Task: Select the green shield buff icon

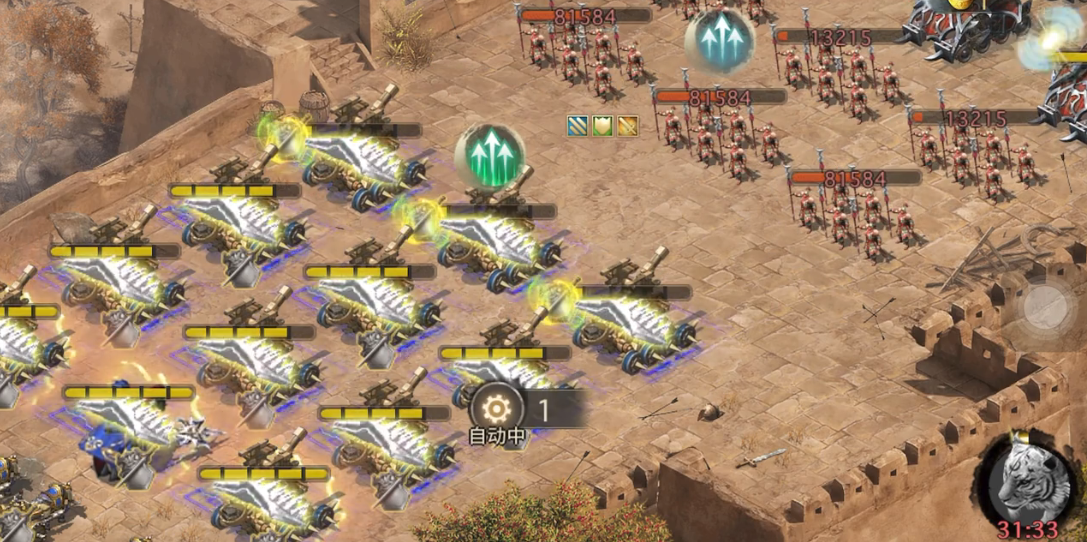Action: point(602,125)
